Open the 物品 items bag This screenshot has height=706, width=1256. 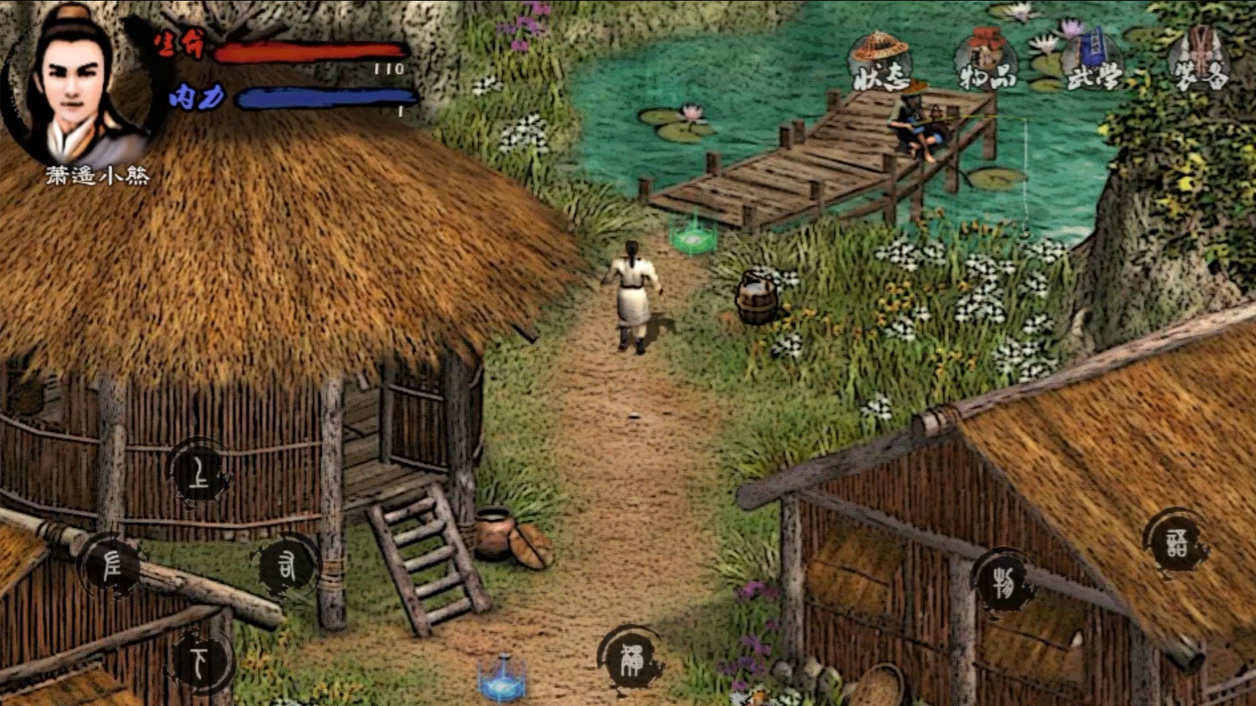tap(986, 62)
